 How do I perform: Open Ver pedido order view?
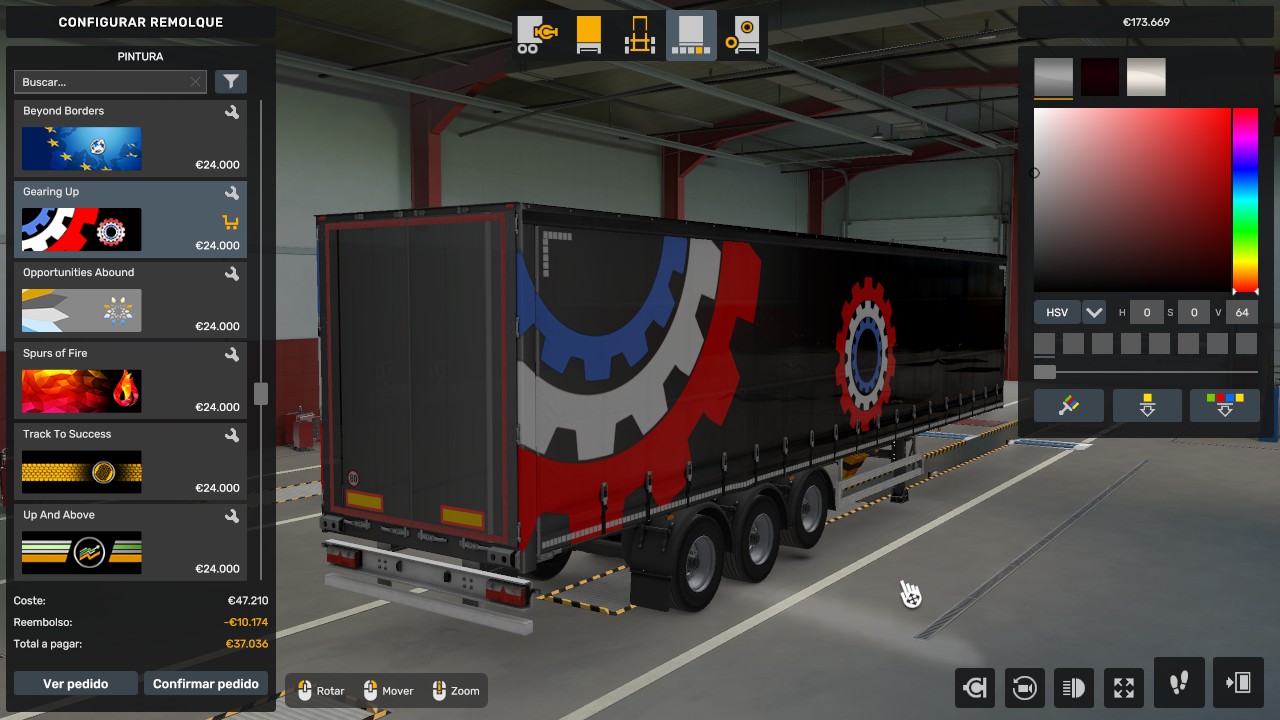tap(76, 684)
